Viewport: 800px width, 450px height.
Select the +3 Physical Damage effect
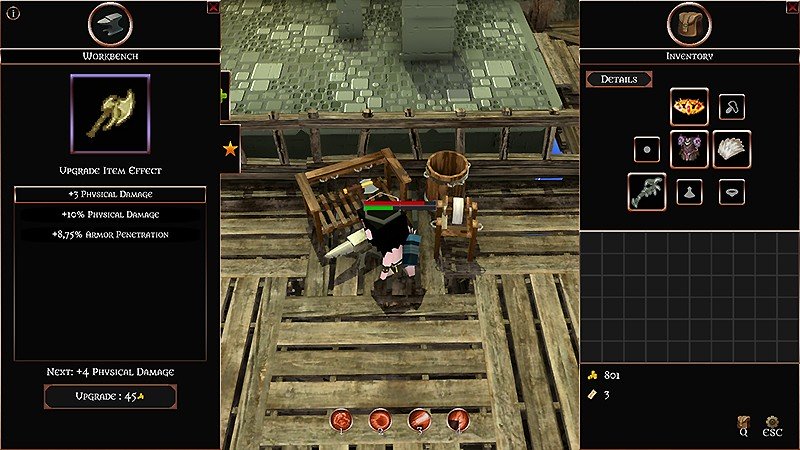[x=110, y=194]
